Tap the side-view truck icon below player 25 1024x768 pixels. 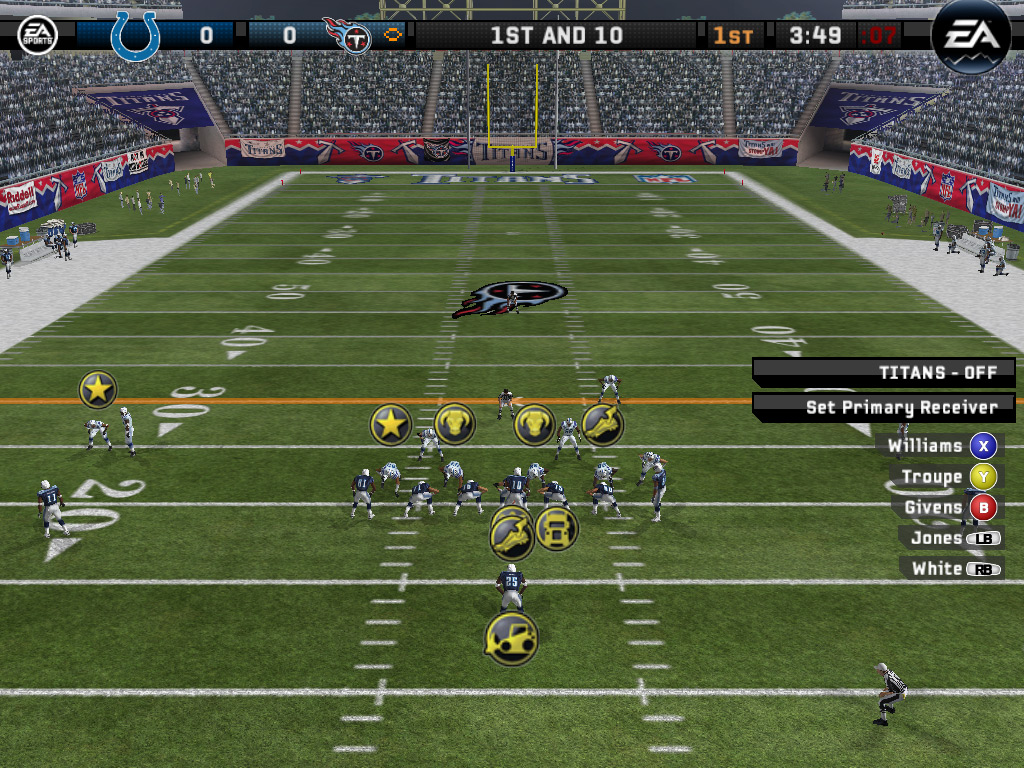click(x=511, y=638)
